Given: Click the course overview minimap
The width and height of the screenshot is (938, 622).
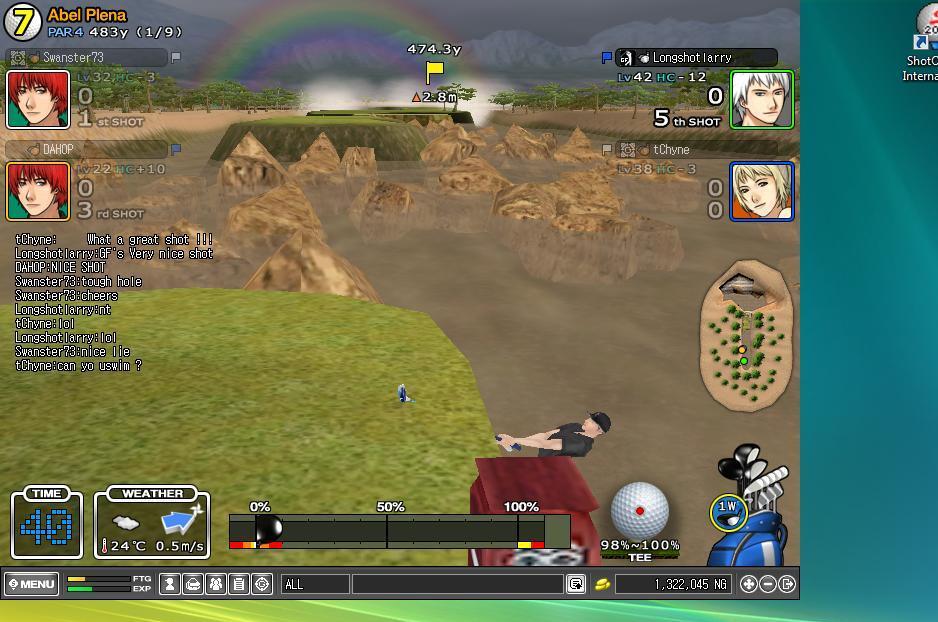Looking at the screenshot, I should [746, 340].
